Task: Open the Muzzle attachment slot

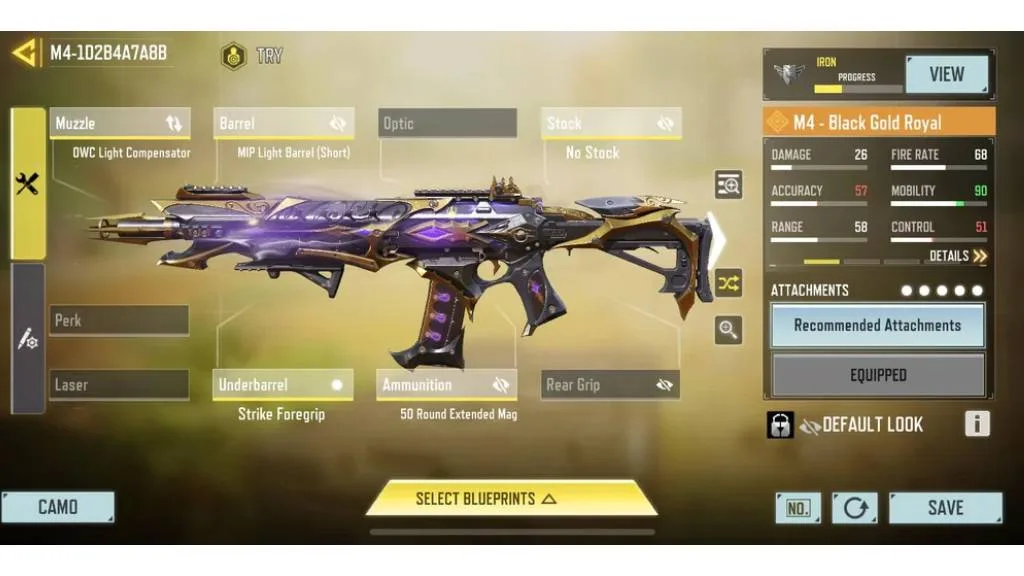Action: click(x=119, y=124)
